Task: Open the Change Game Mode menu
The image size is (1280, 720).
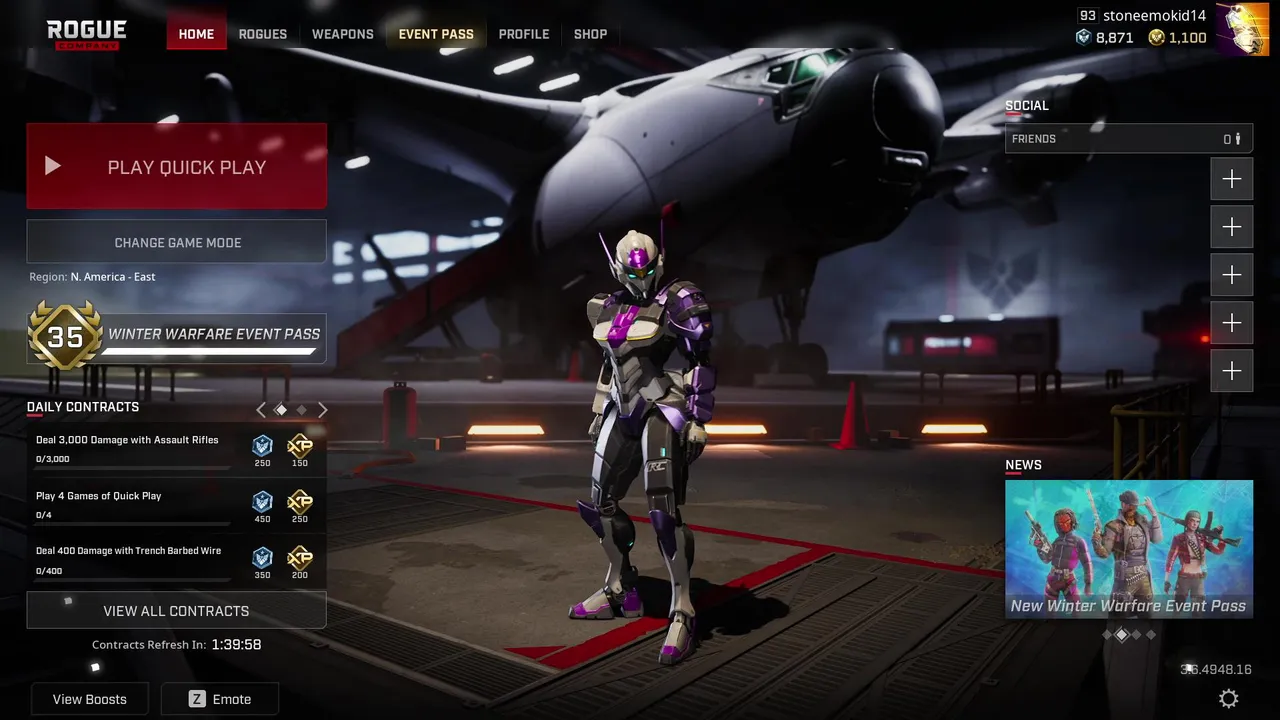Action: pos(176,242)
